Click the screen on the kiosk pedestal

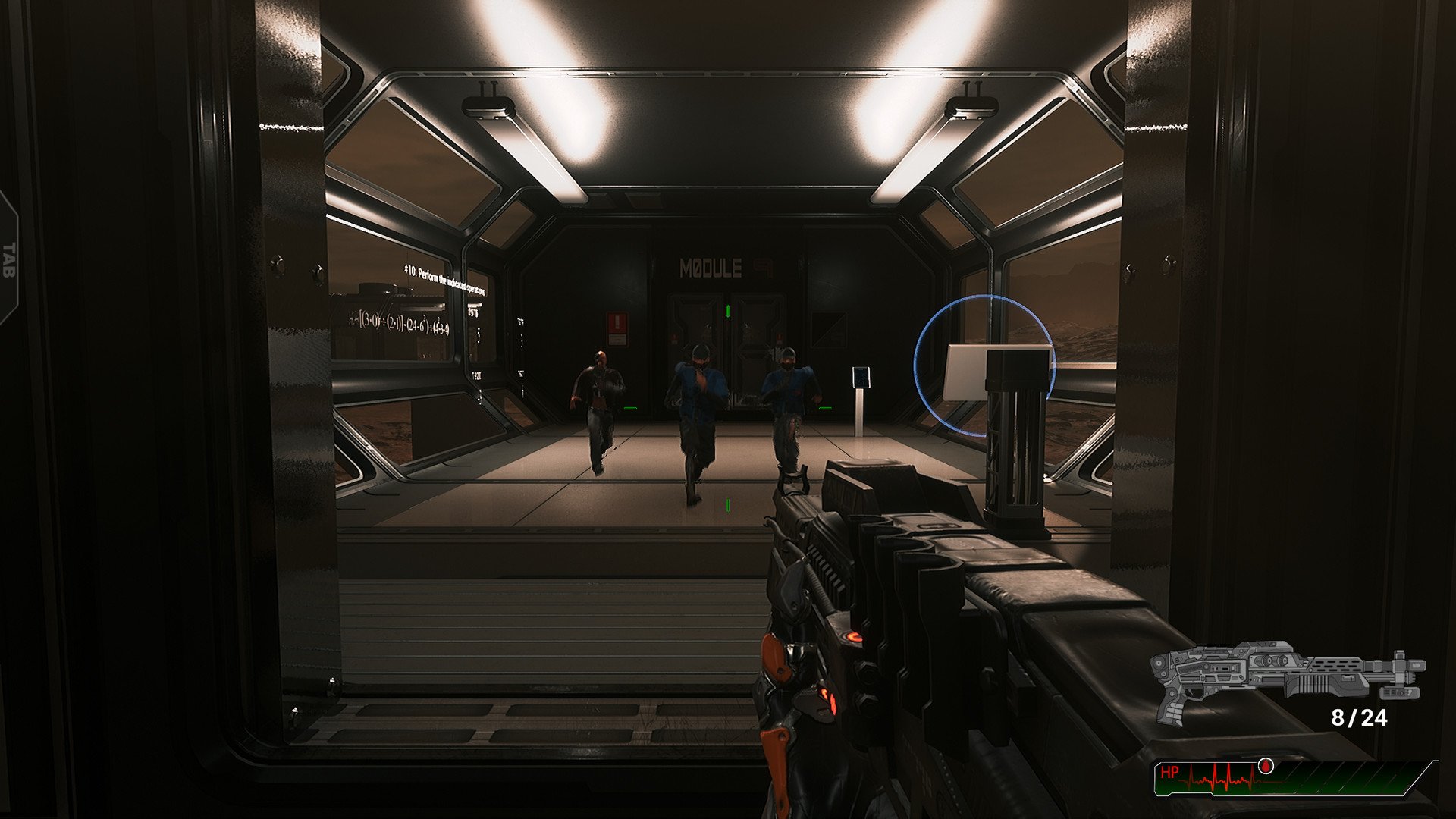tap(861, 377)
